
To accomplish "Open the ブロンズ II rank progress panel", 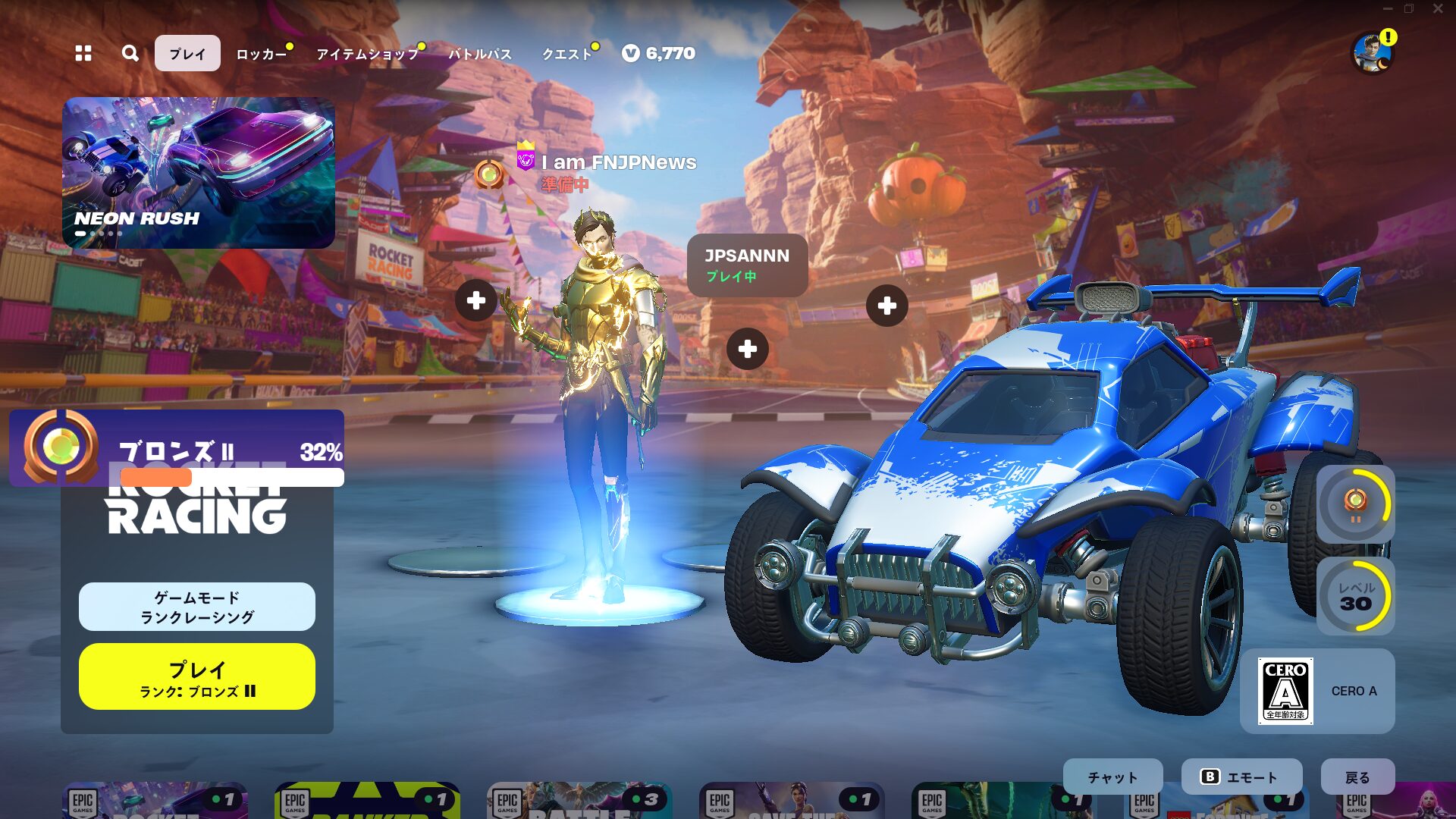I will pos(177,449).
